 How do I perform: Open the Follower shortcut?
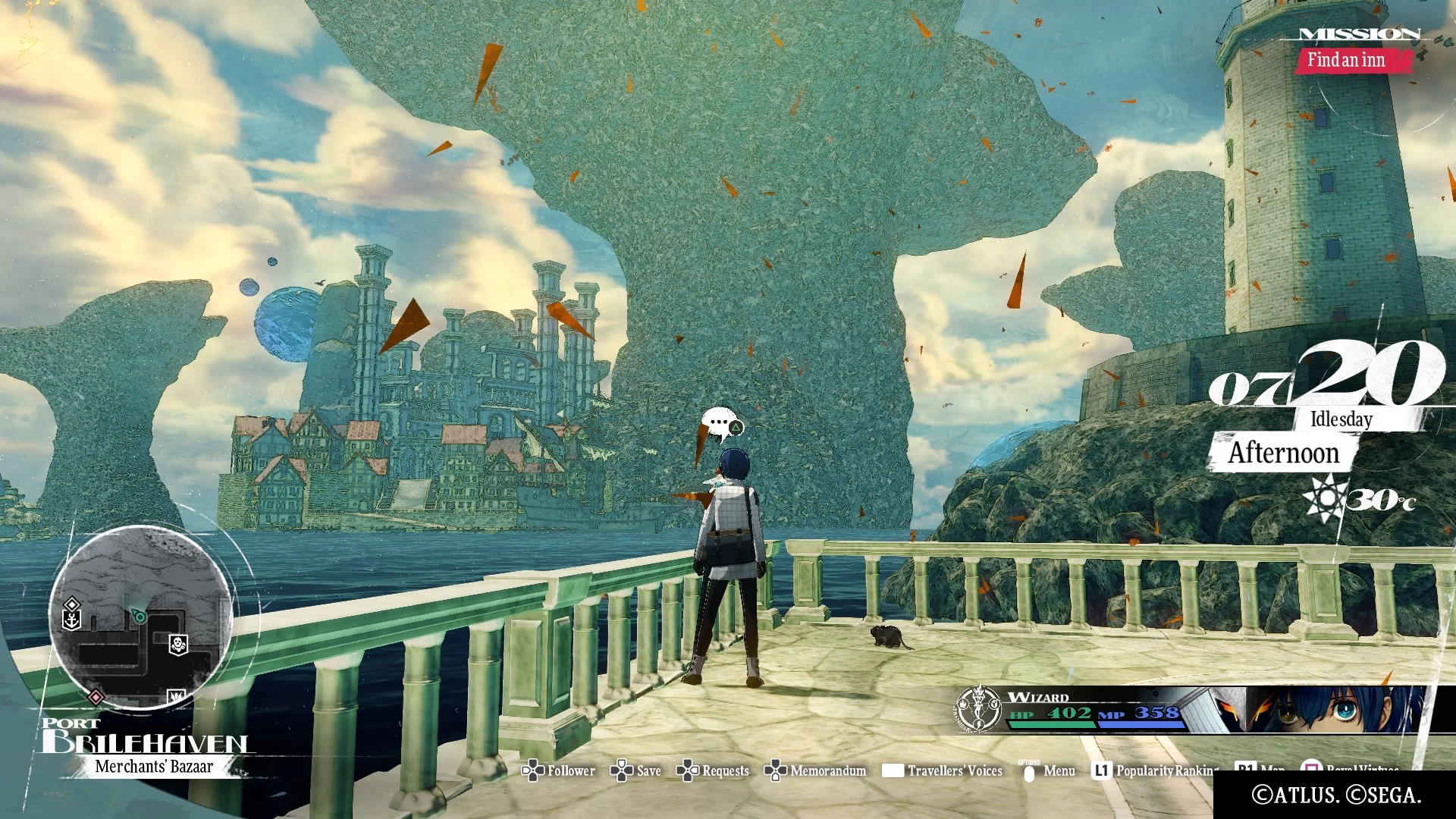(x=559, y=771)
